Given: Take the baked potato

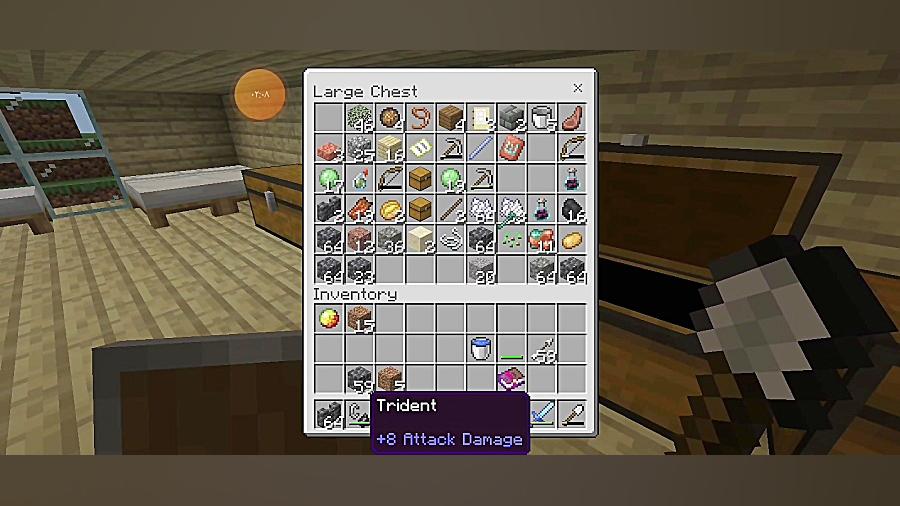Looking at the screenshot, I should click(x=572, y=240).
